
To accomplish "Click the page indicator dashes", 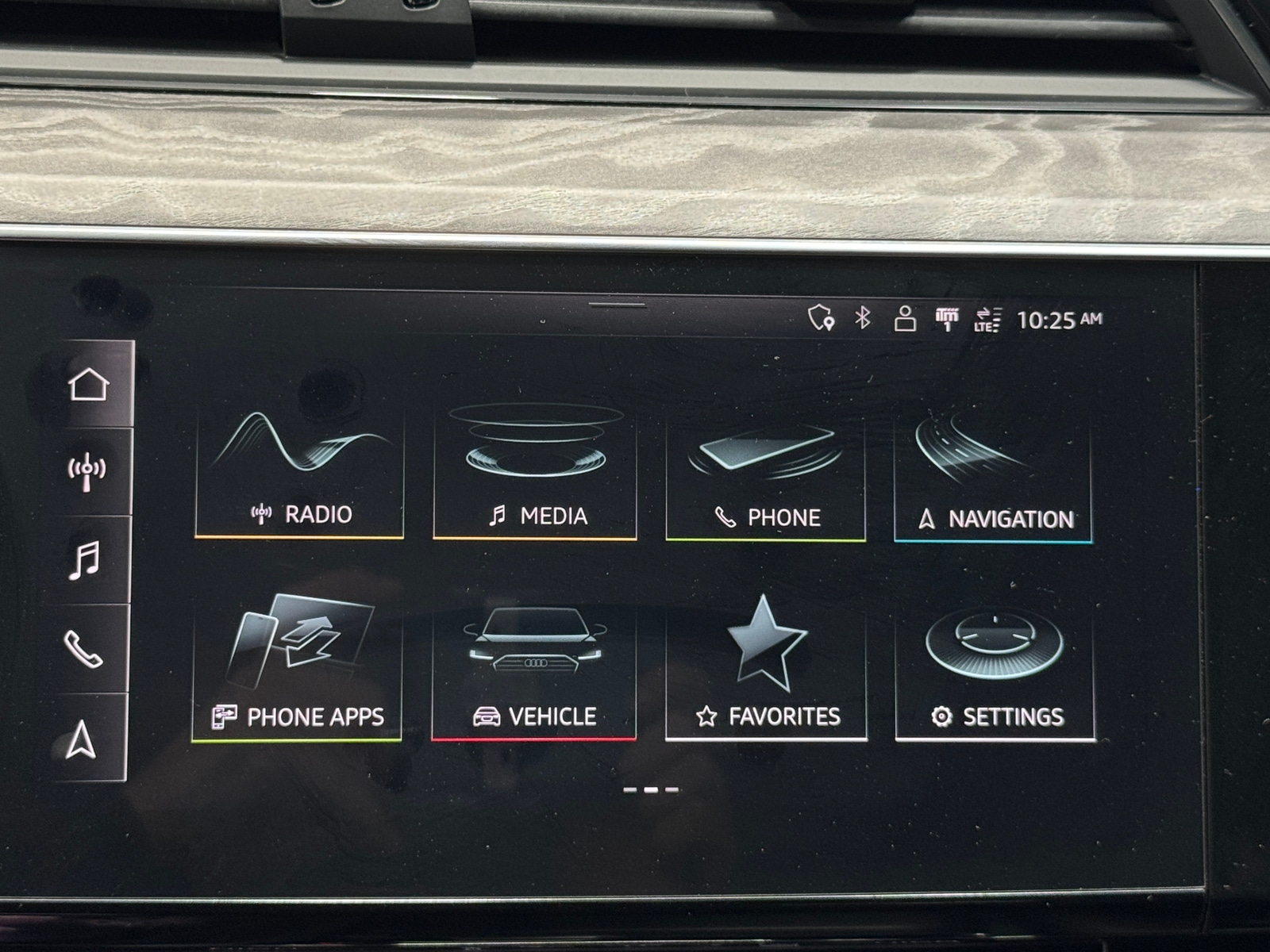I will point(651,789).
